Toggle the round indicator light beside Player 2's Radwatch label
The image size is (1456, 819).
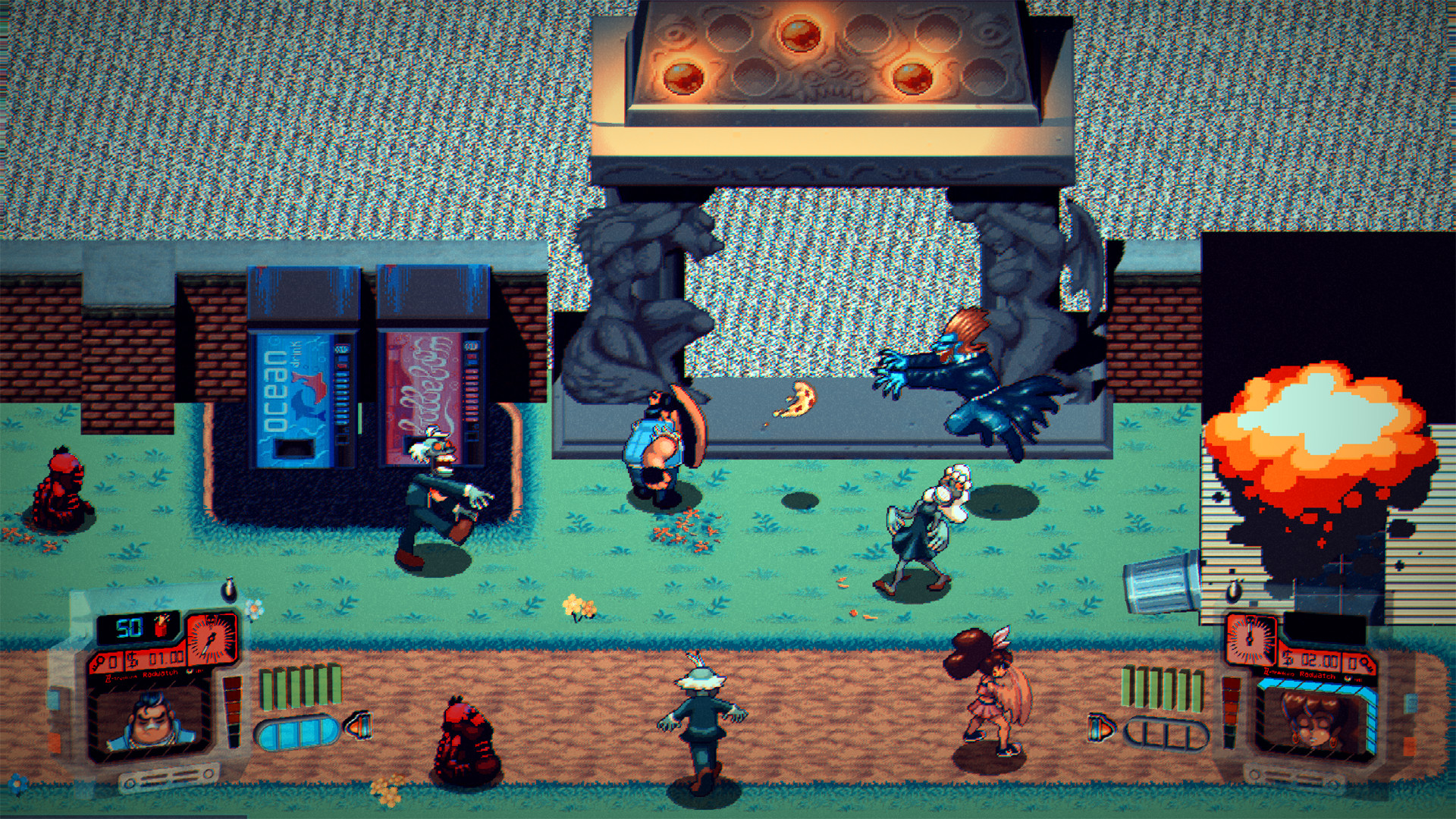coord(1347,679)
